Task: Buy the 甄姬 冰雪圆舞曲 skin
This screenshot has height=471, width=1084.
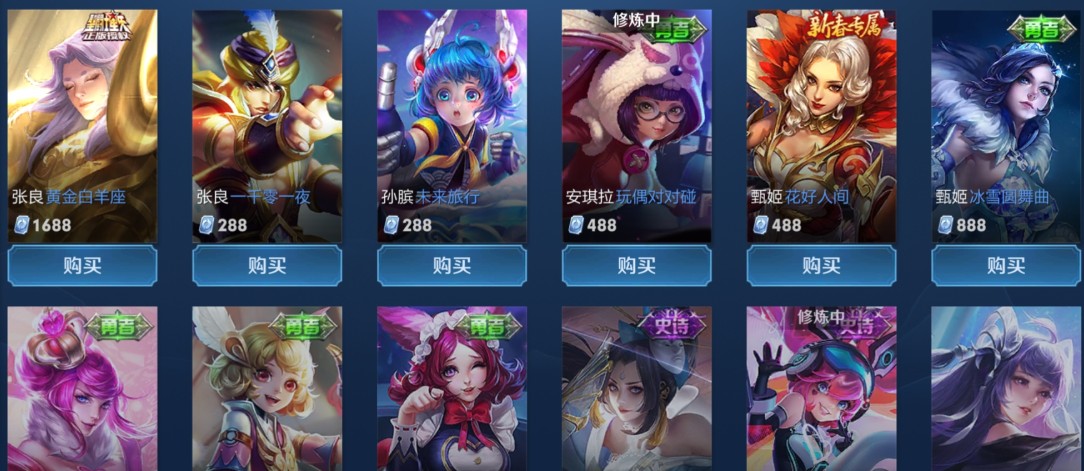Action: (1006, 266)
